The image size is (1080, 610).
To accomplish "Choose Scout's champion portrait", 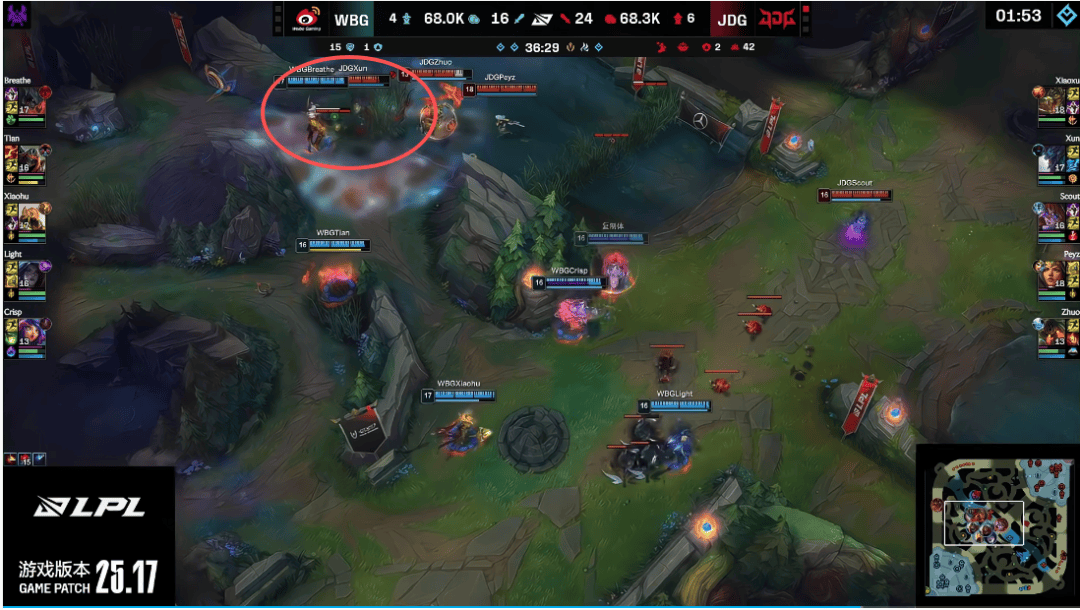I will tap(1052, 218).
